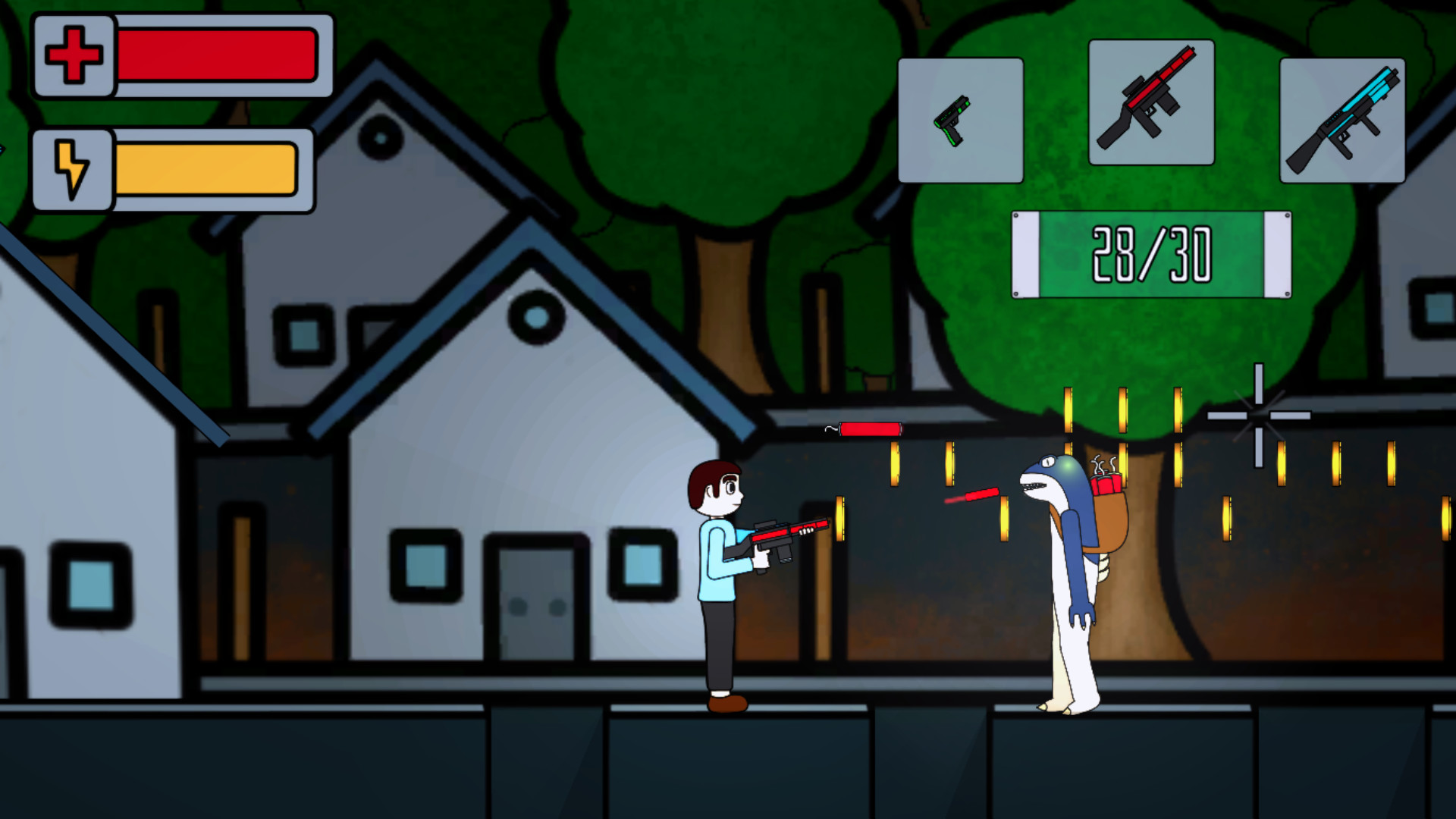Click the green ammo display showing 28/30
Screen dimensions: 1456x819
tap(1150, 256)
